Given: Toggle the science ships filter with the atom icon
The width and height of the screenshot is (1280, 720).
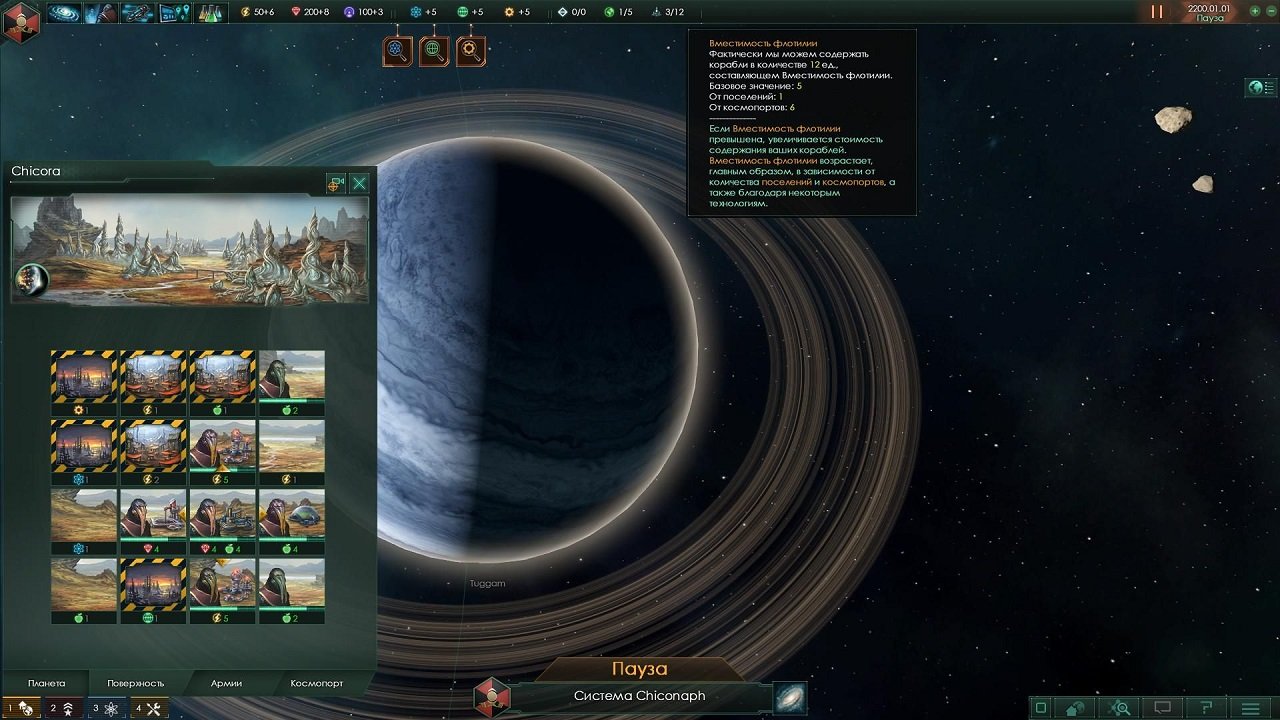Looking at the screenshot, I should 103,708.
